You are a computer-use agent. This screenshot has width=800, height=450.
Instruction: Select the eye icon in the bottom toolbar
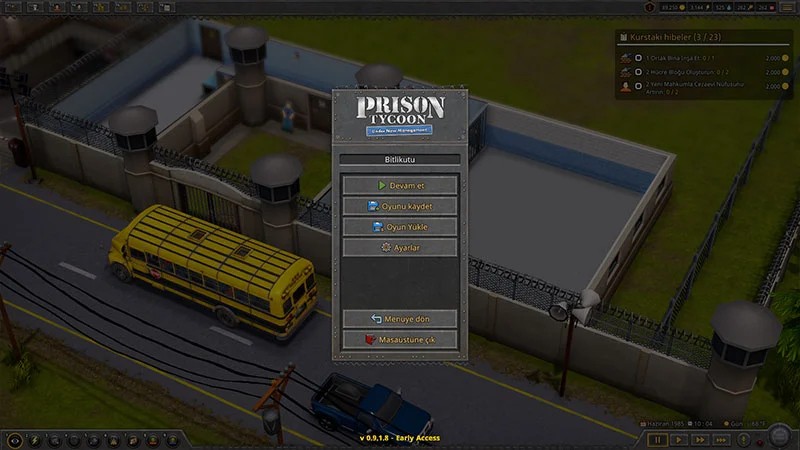point(14,440)
